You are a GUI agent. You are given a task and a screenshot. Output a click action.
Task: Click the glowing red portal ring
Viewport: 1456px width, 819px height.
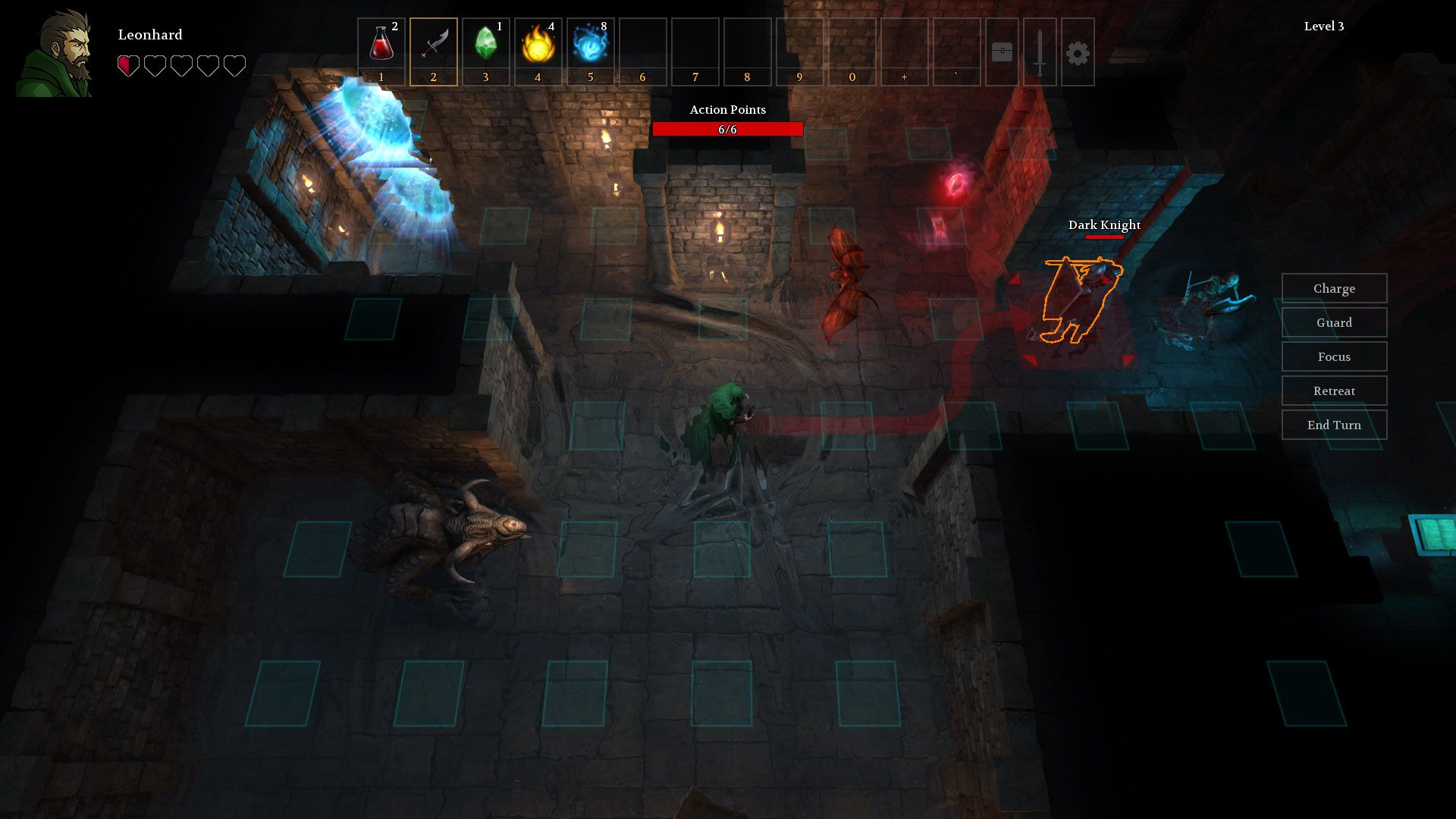pos(956,184)
